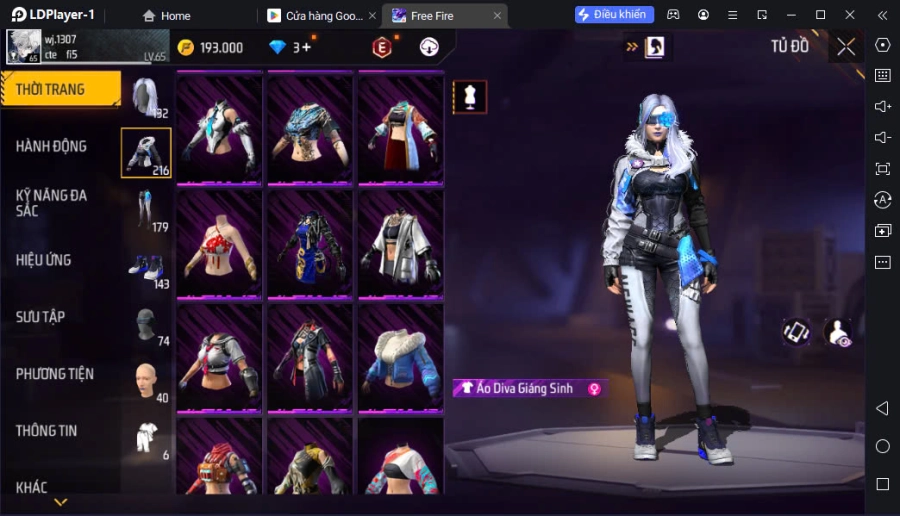
Task: Open the Sưu Tập category
Action: click(x=41, y=317)
